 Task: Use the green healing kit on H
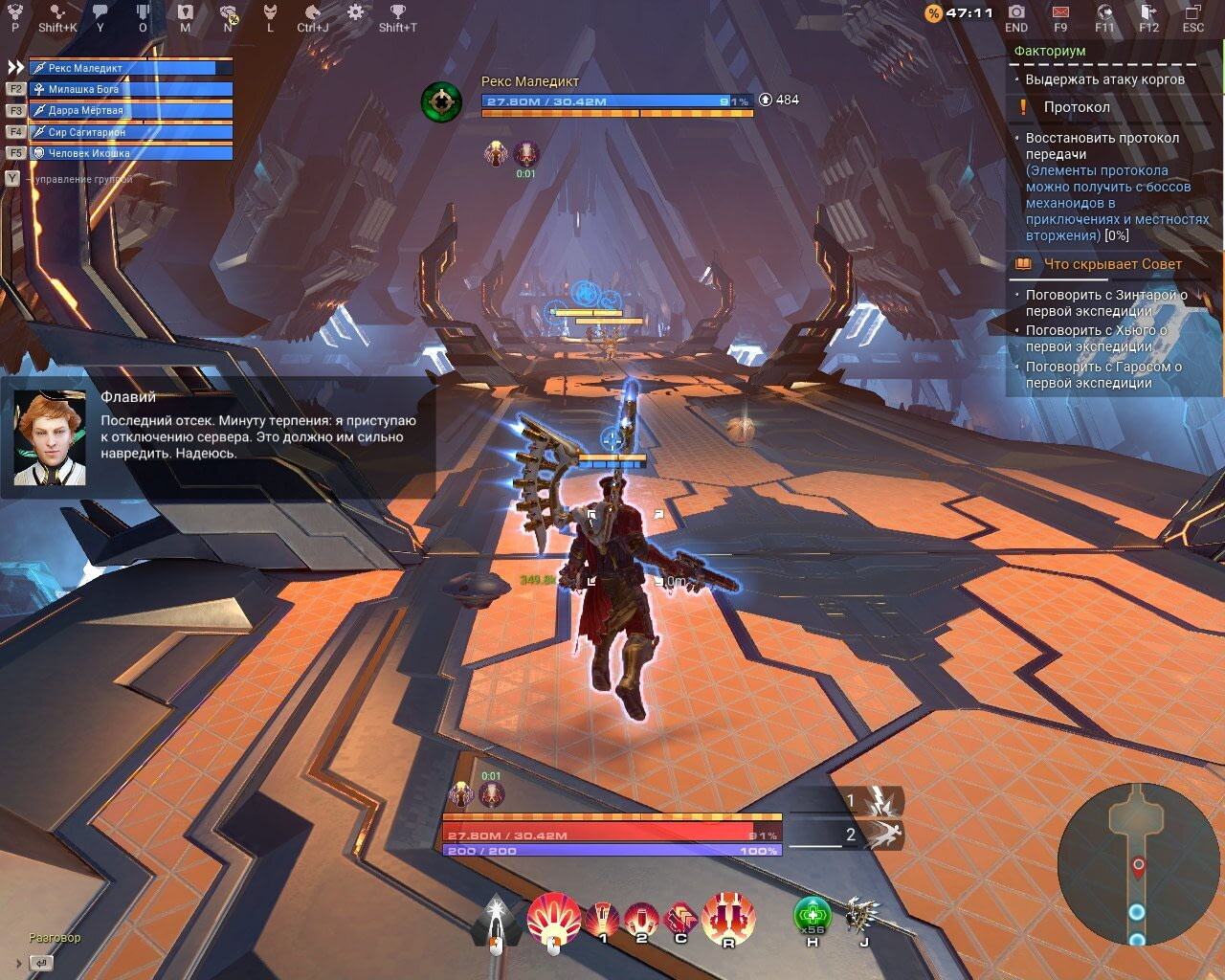[811, 915]
